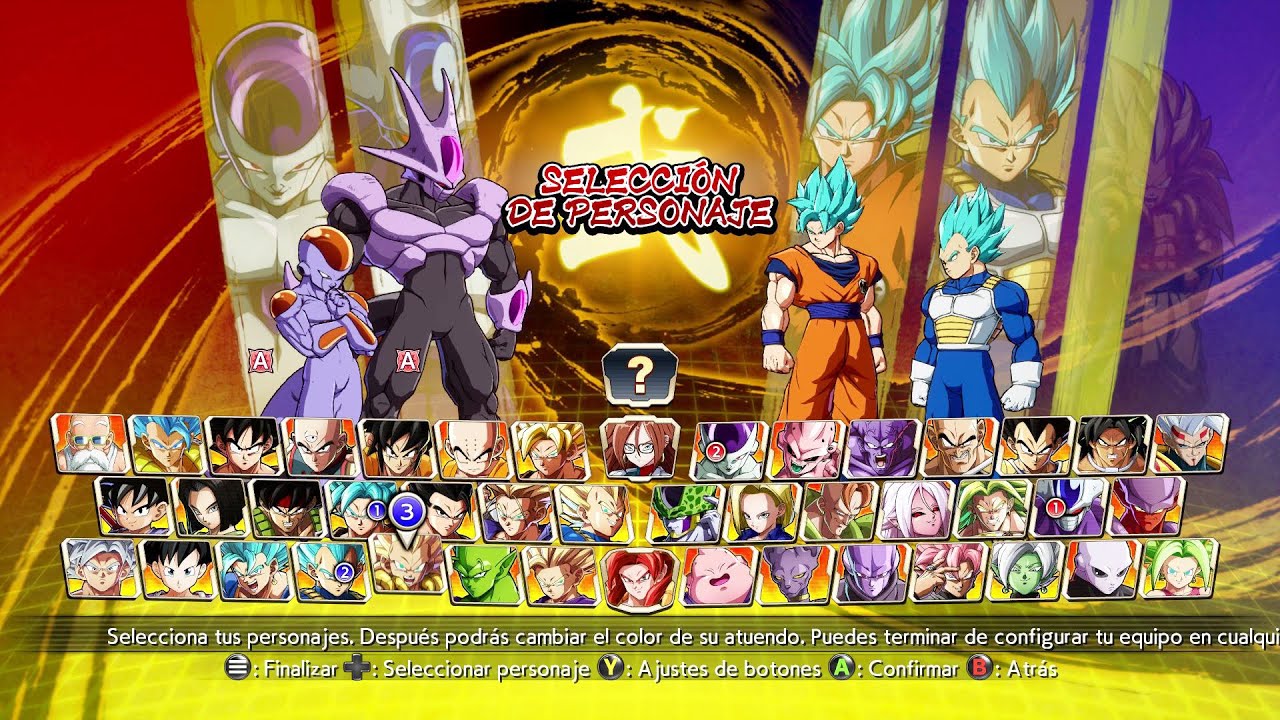Select the random character question mark tile
The height and width of the screenshot is (720, 1280).
click(640, 372)
